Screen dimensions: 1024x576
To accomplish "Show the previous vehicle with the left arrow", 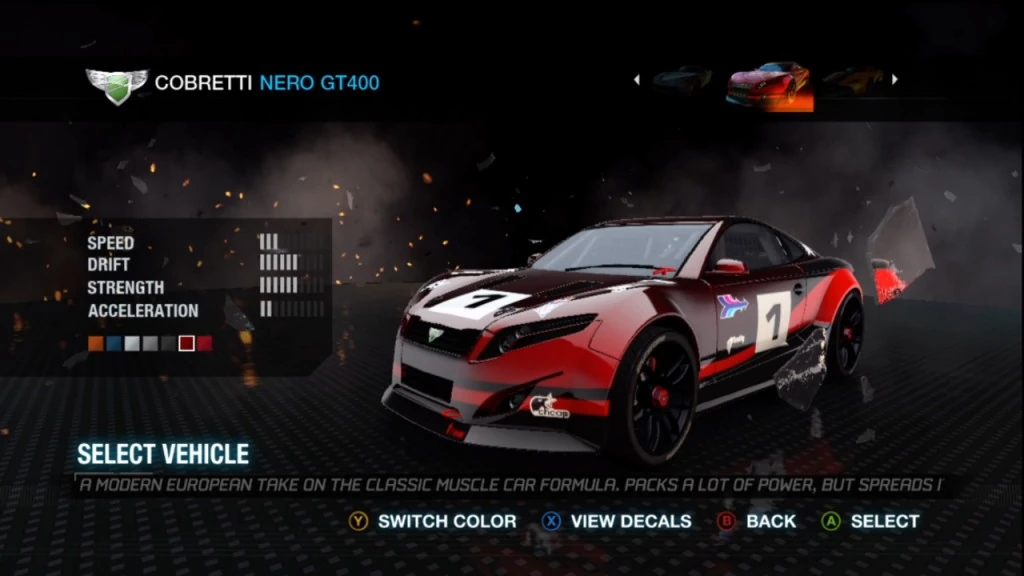I will pyautogui.click(x=636, y=80).
